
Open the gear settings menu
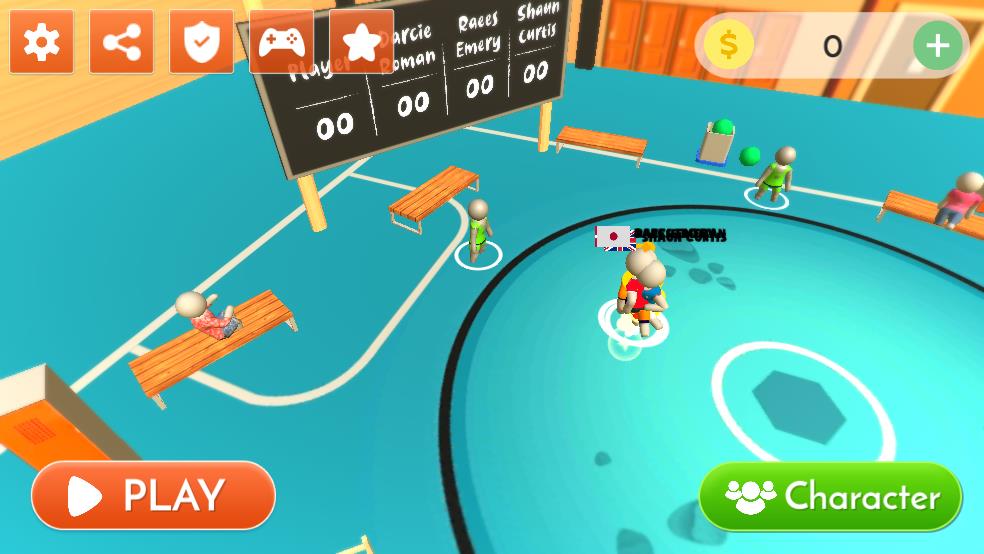point(42,42)
